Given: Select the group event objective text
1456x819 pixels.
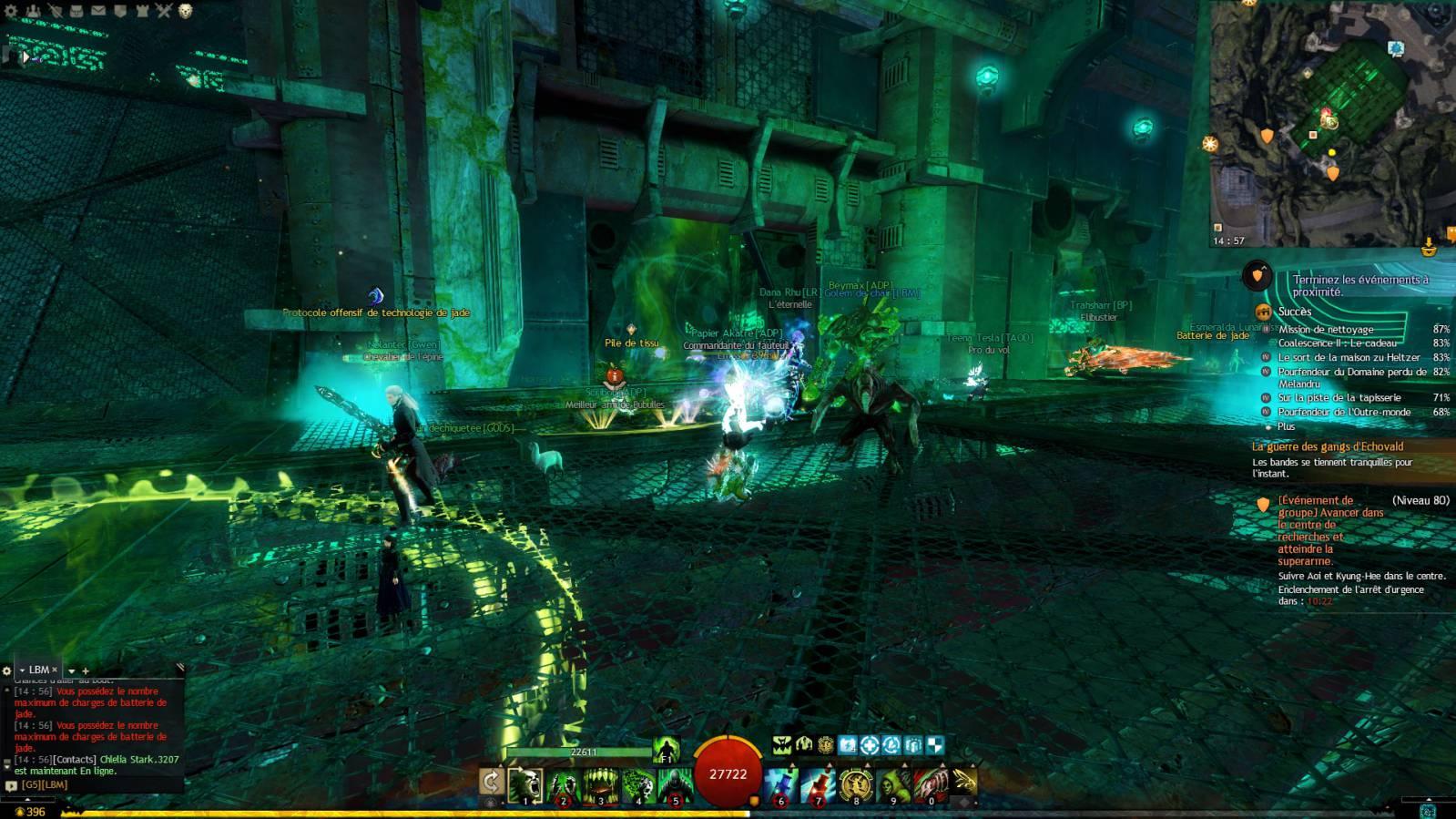Looking at the screenshot, I should (1329, 530).
